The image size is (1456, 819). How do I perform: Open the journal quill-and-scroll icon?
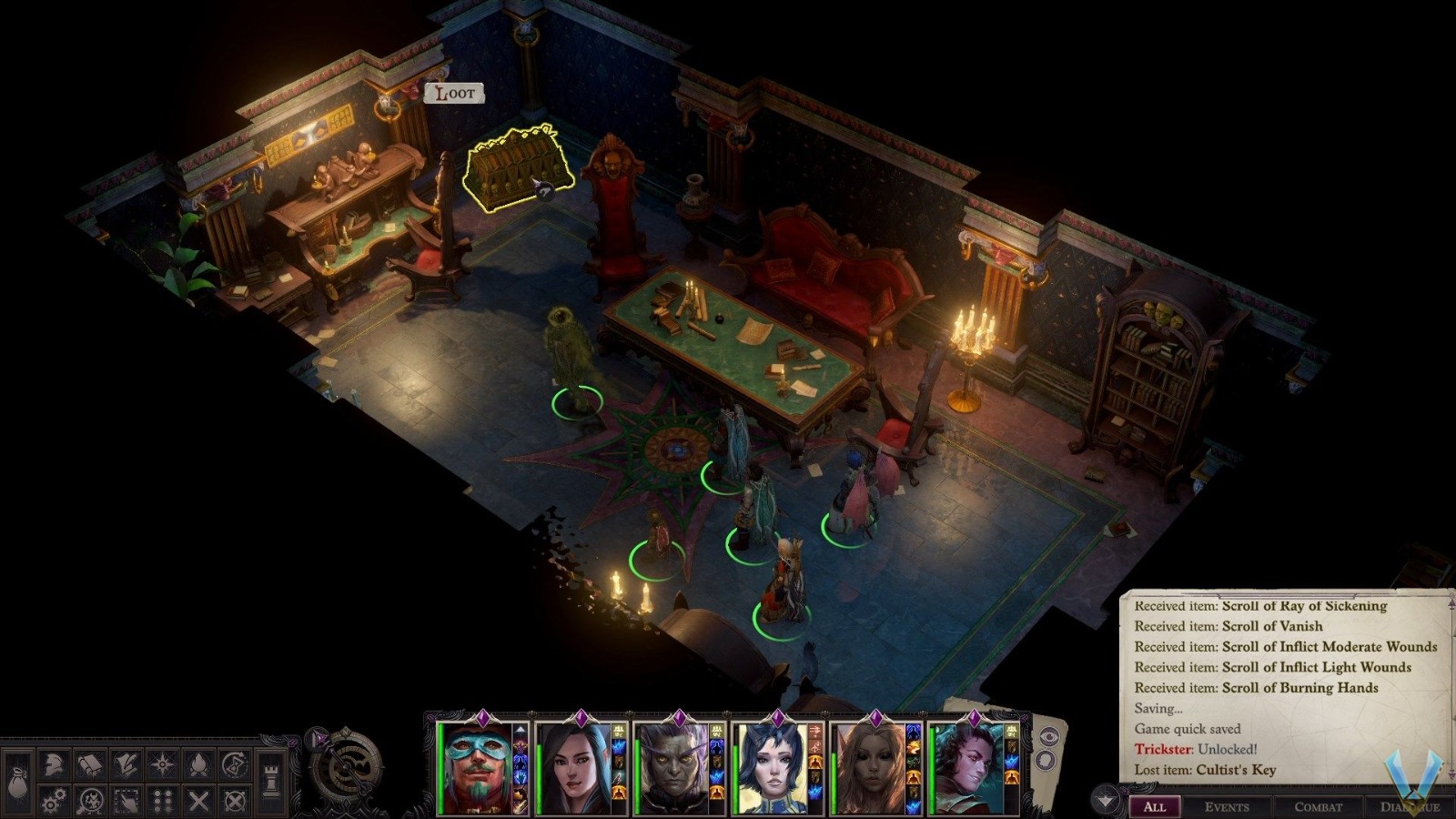(x=126, y=763)
